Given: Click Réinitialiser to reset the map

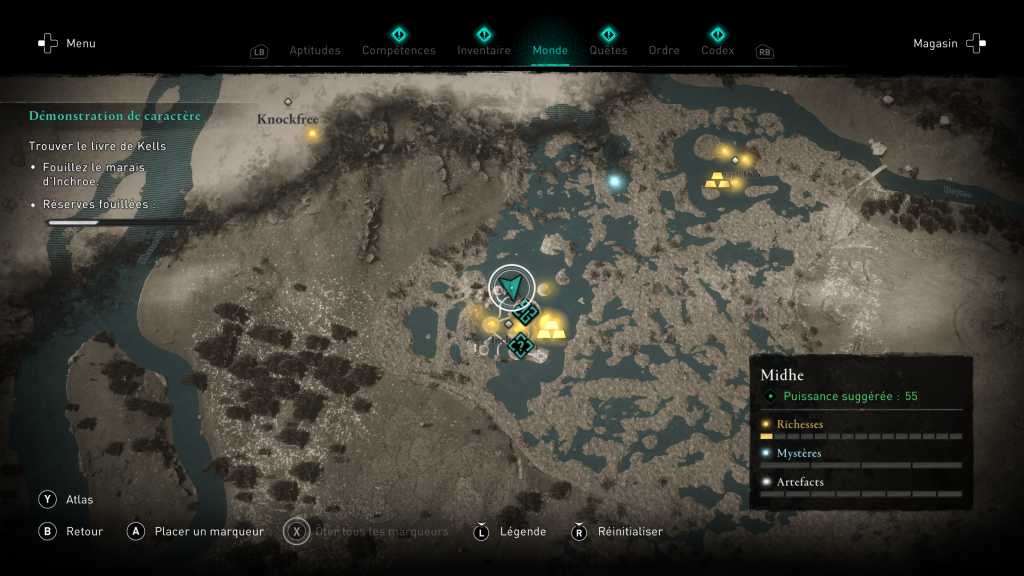Looking at the screenshot, I should [x=617, y=531].
